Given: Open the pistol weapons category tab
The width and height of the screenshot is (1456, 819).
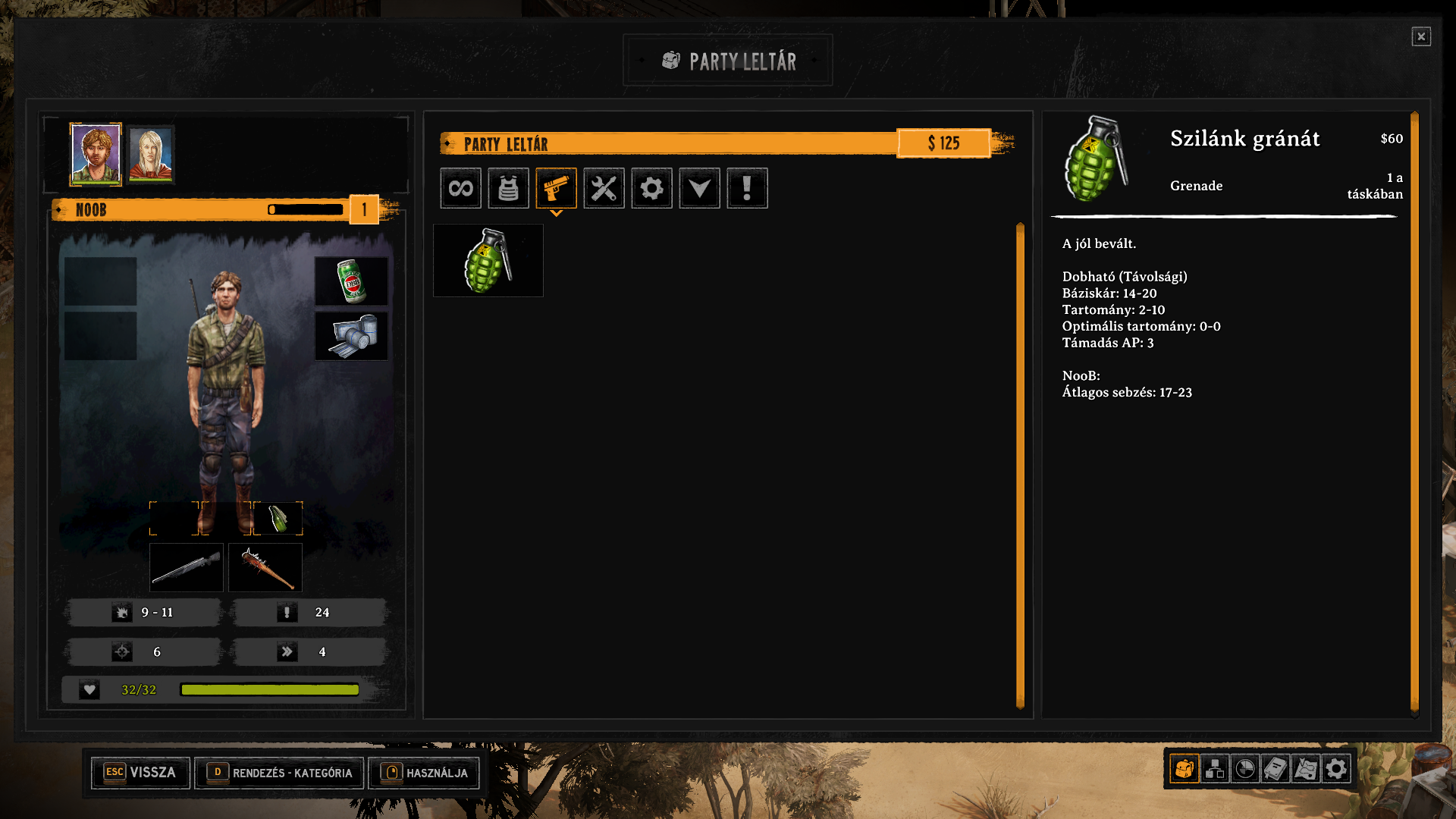Looking at the screenshot, I should [556, 188].
